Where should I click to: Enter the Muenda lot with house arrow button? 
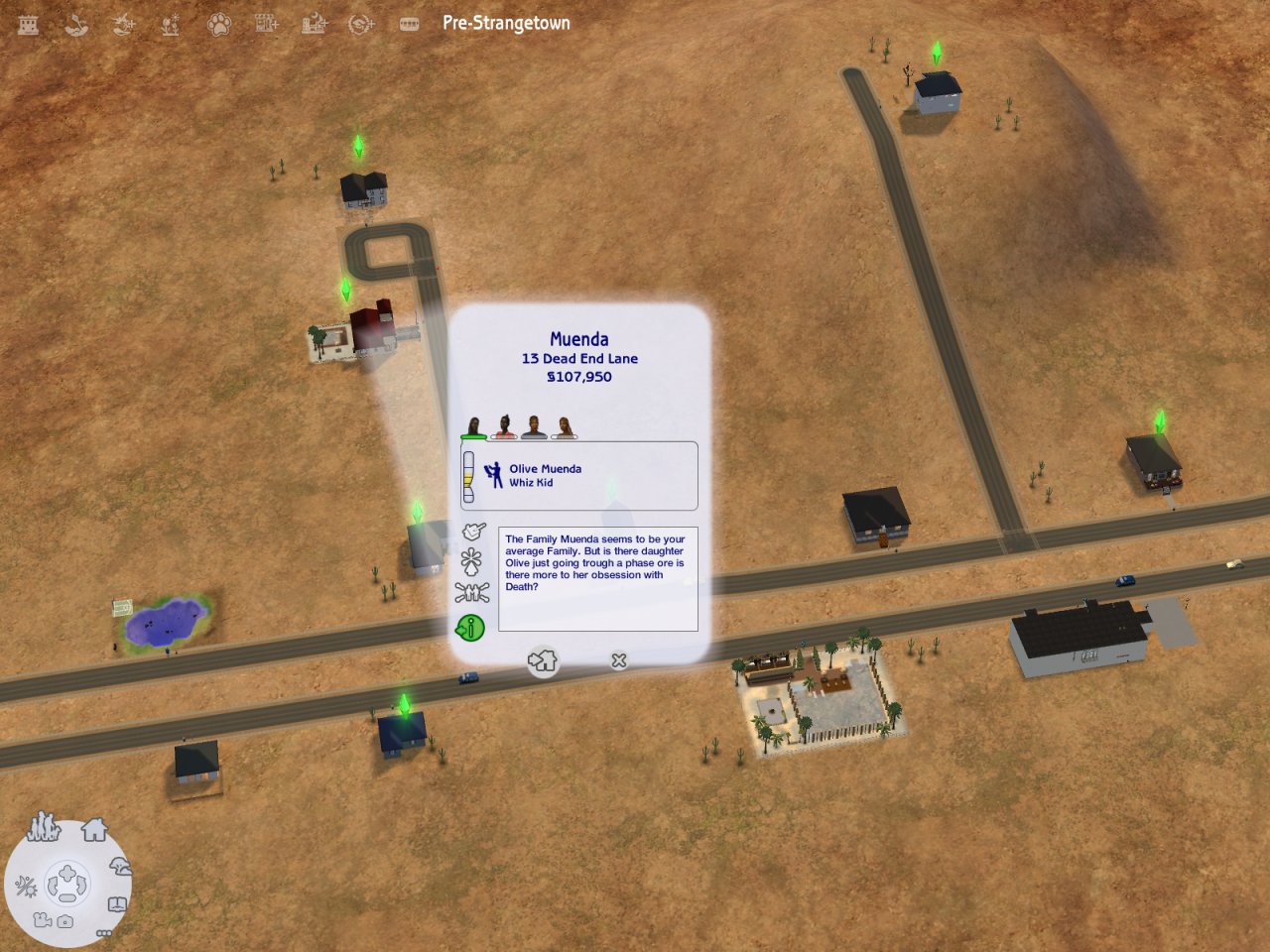543,661
